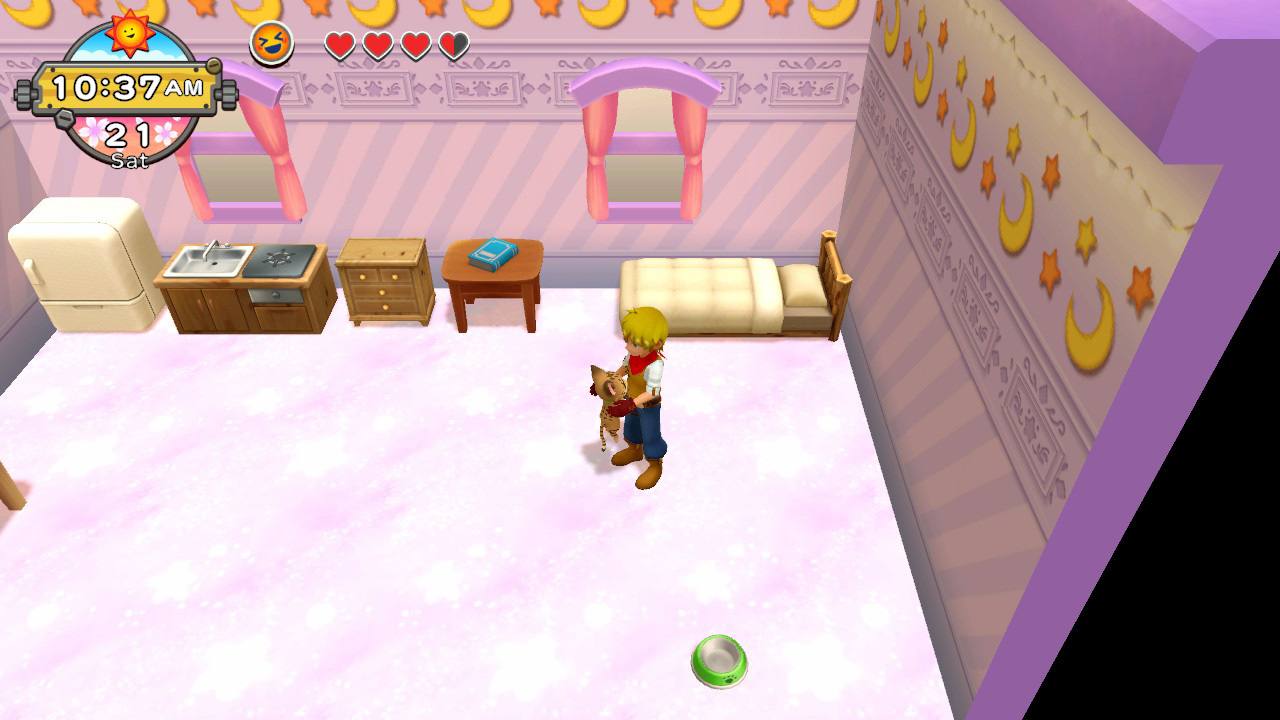The width and height of the screenshot is (1280, 720).
Task: Click the first full stamina heart
Action: pos(339,44)
